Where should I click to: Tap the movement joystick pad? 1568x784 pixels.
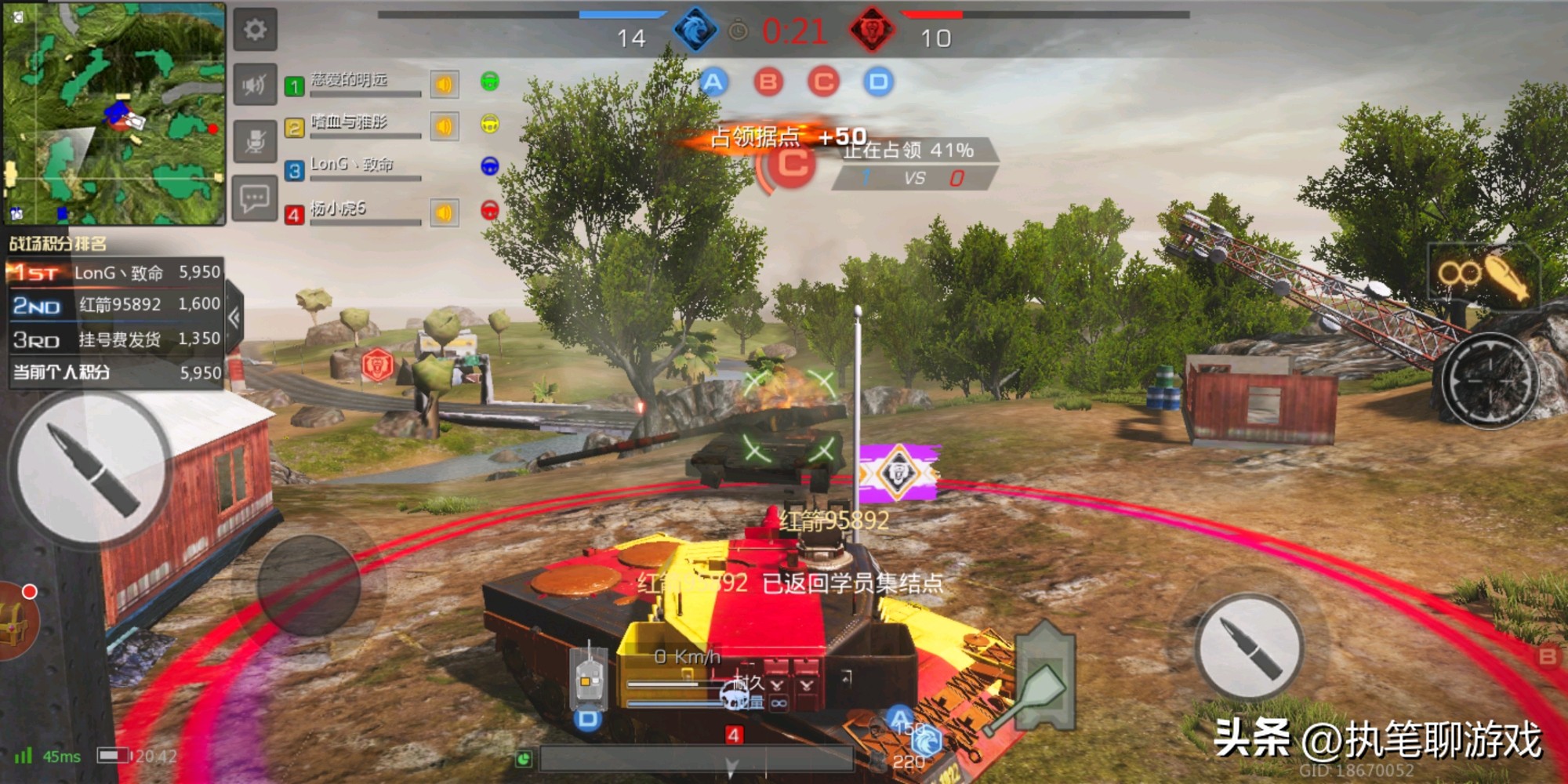pyautogui.click(x=308, y=586)
